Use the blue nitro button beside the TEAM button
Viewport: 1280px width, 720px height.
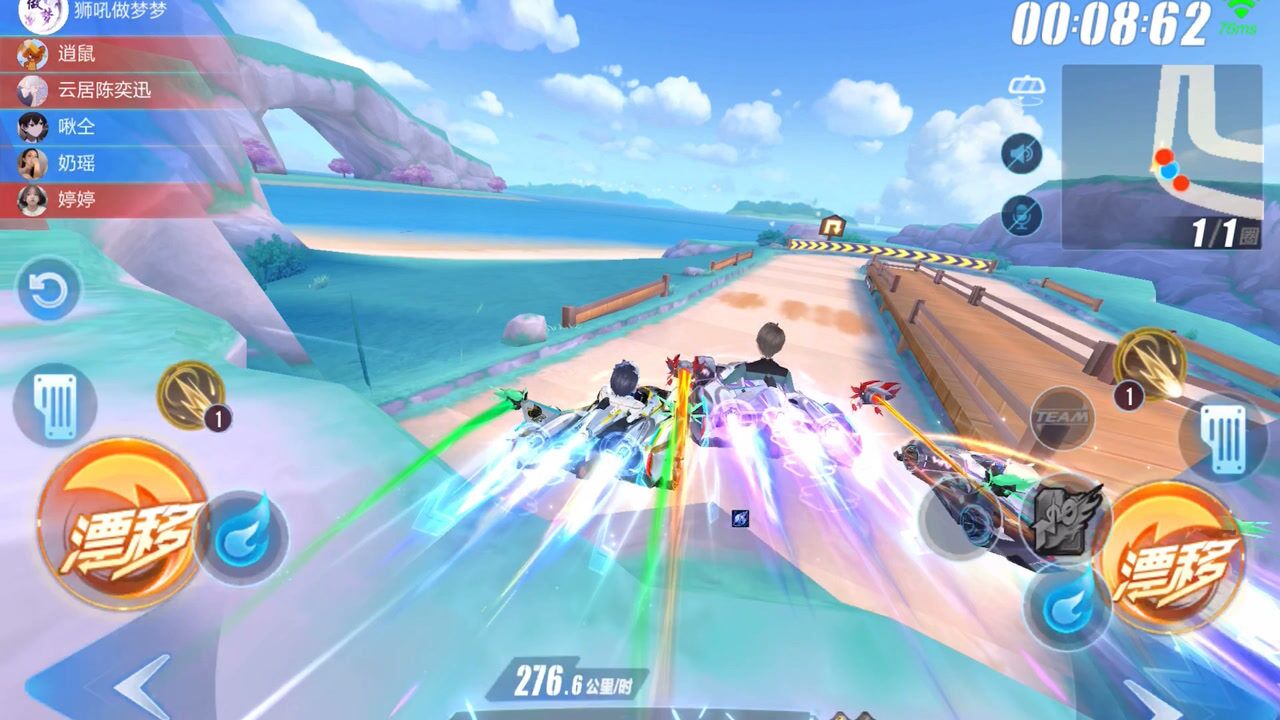[1066, 606]
